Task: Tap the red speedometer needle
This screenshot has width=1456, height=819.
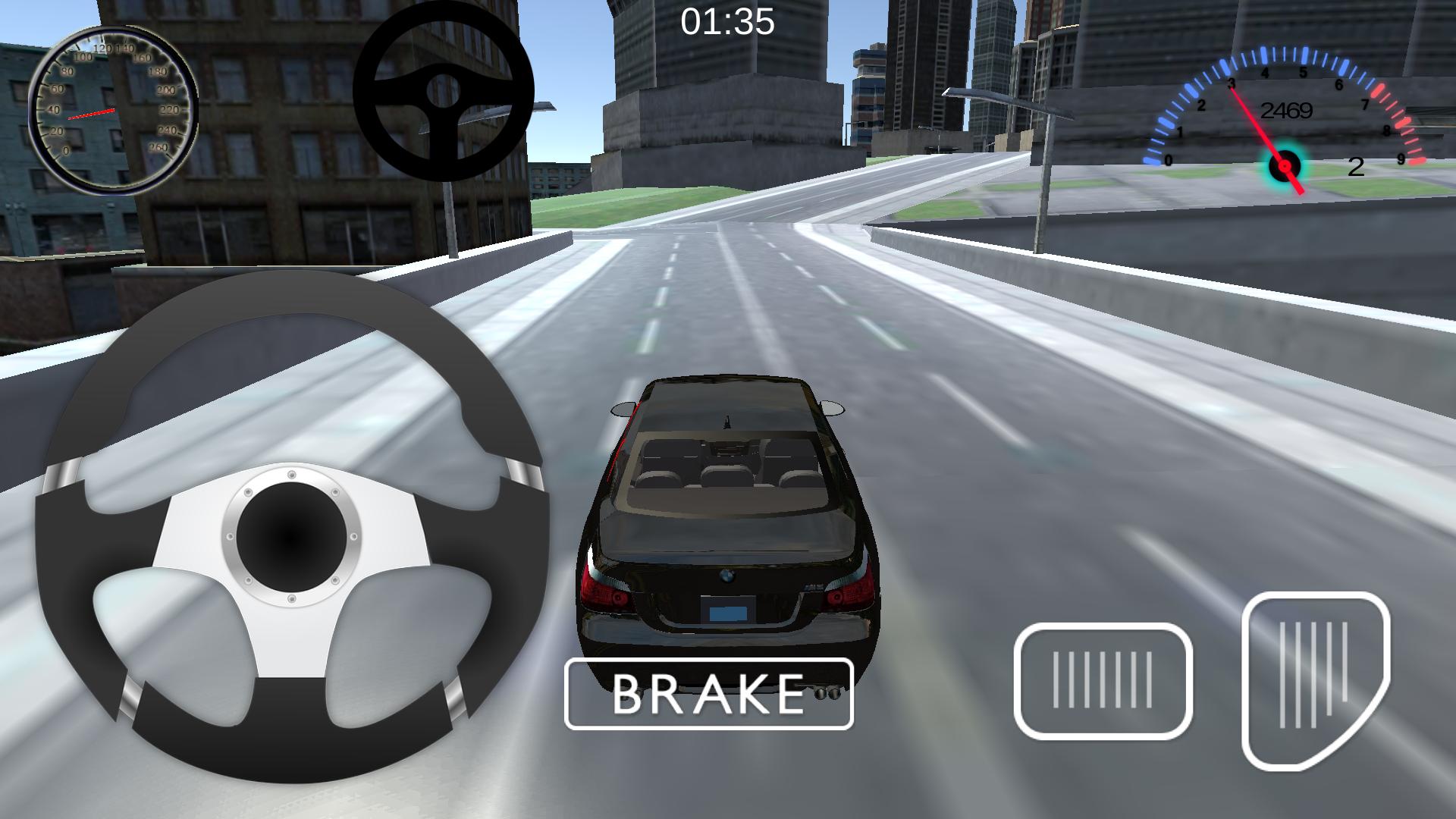Action: point(92,113)
